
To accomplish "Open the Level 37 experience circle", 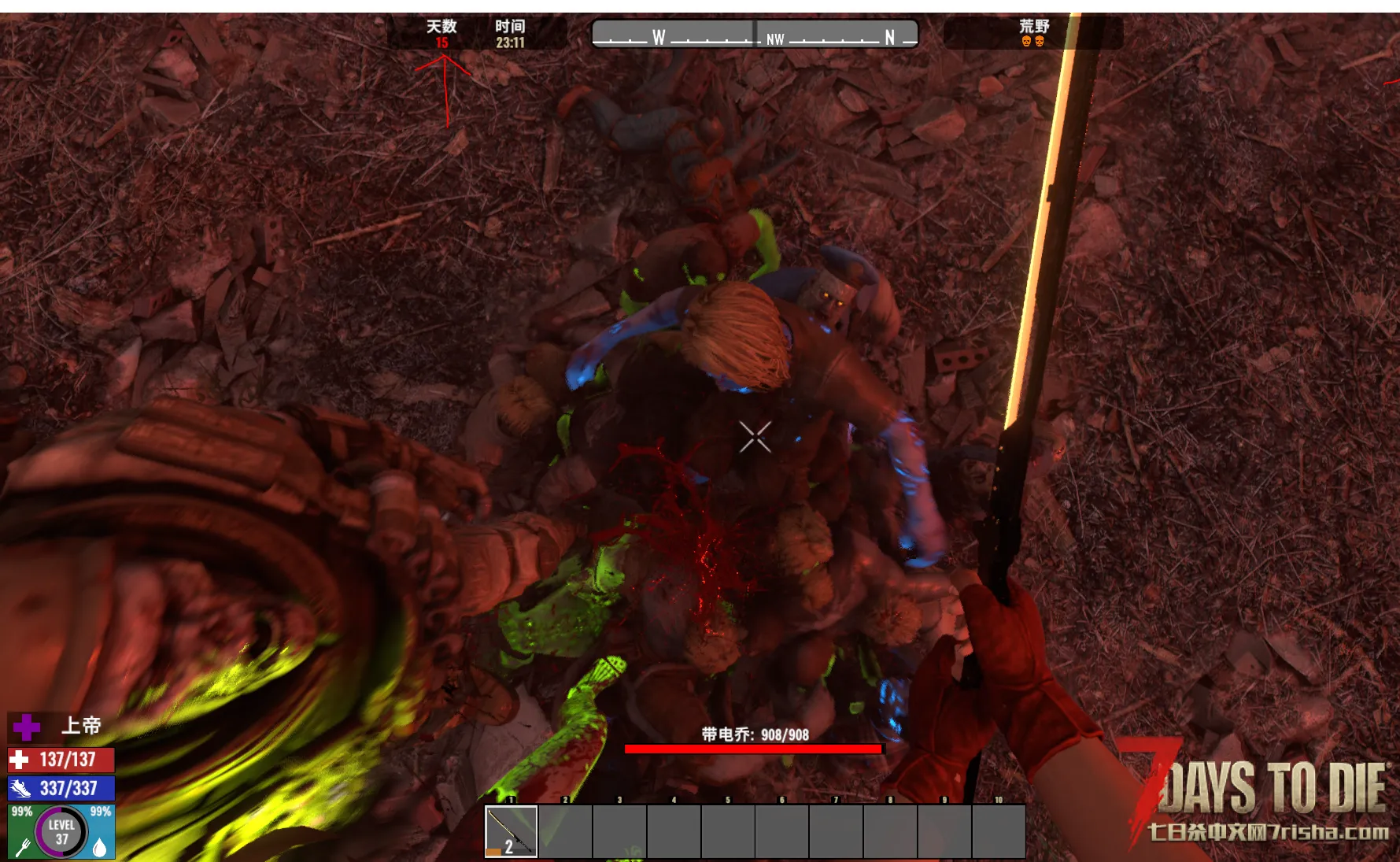I will click(61, 831).
